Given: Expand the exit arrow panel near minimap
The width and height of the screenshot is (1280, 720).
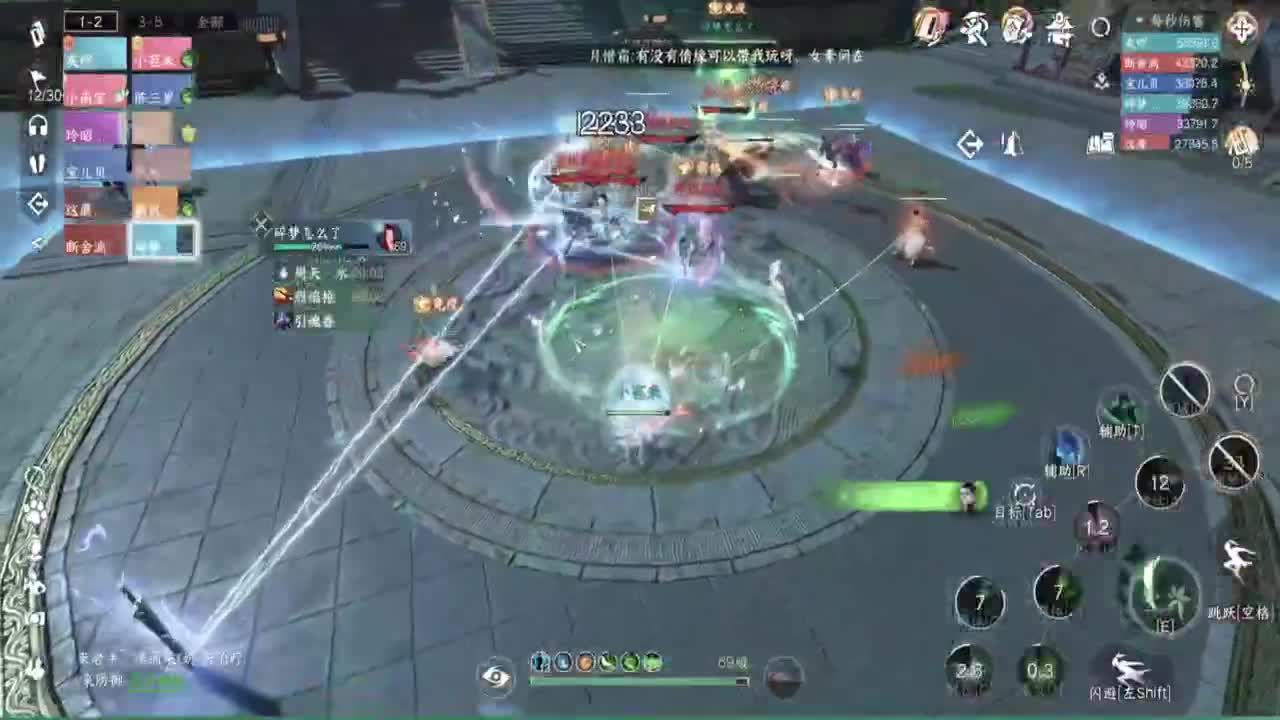Looking at the screenshot, I should pyautogui.click(x=972, y=143).
